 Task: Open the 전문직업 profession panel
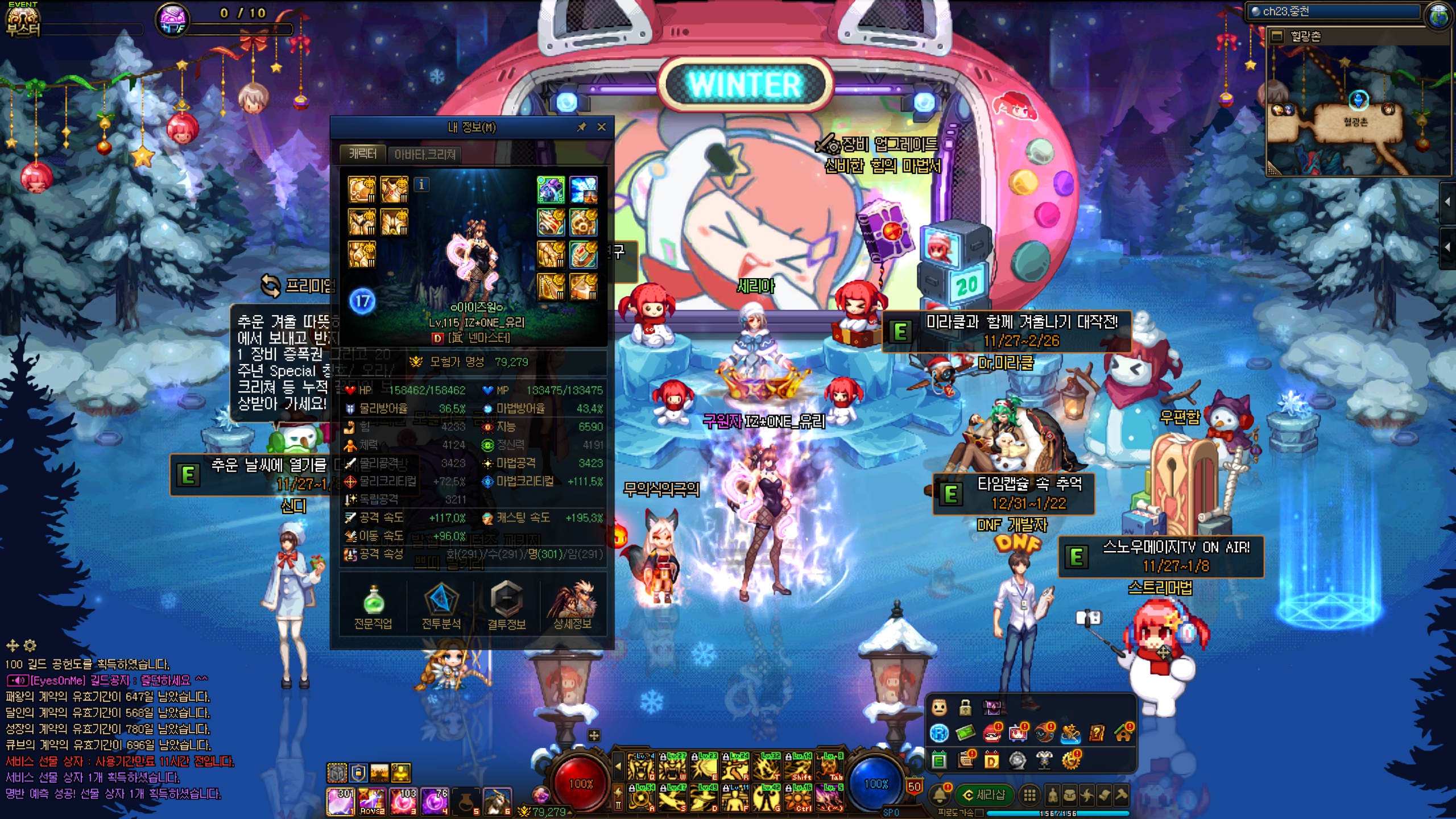pyautogui.click(x=373, y=606)
